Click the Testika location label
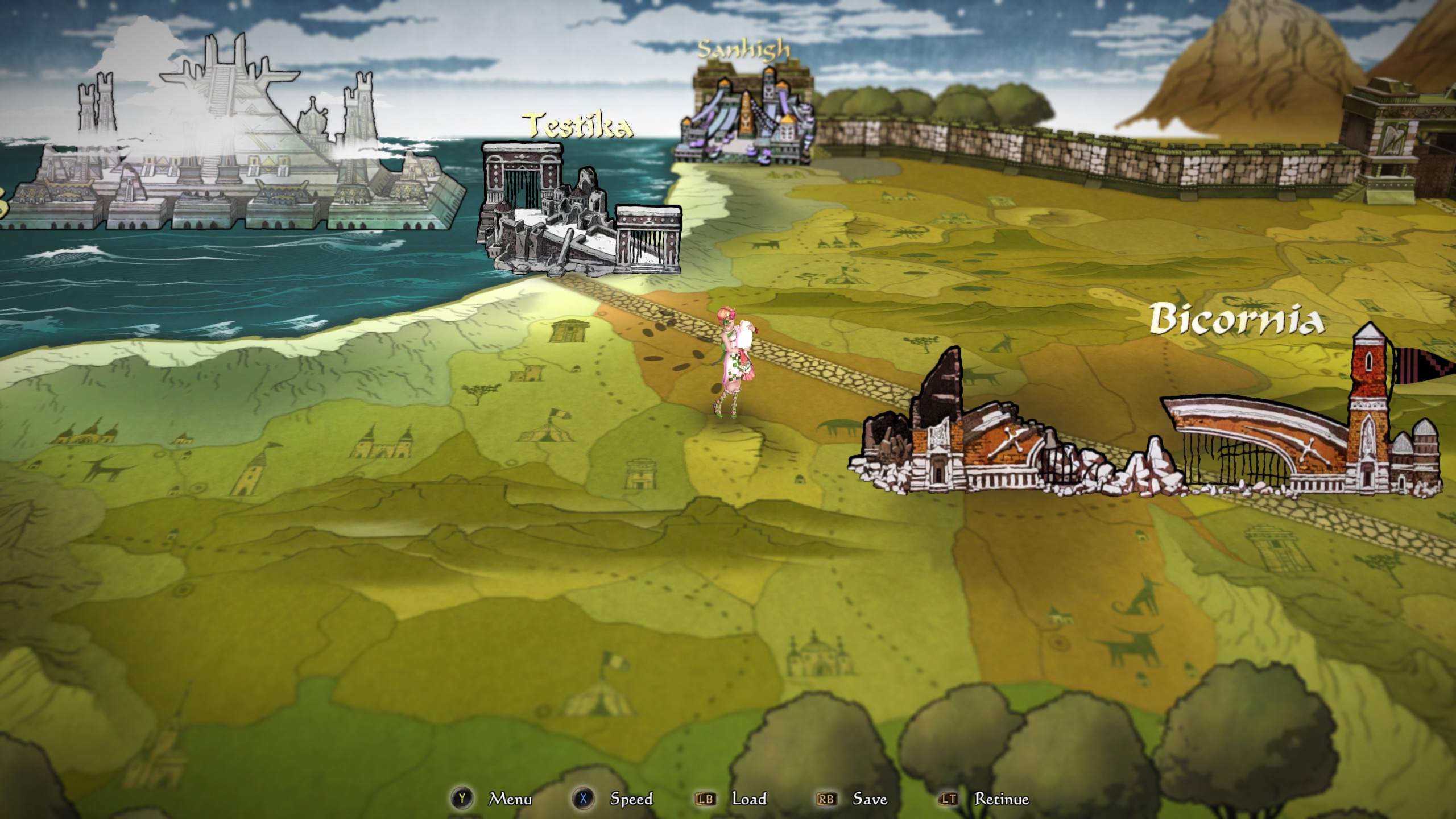The image size is (1456, 819). click(576, 126)
